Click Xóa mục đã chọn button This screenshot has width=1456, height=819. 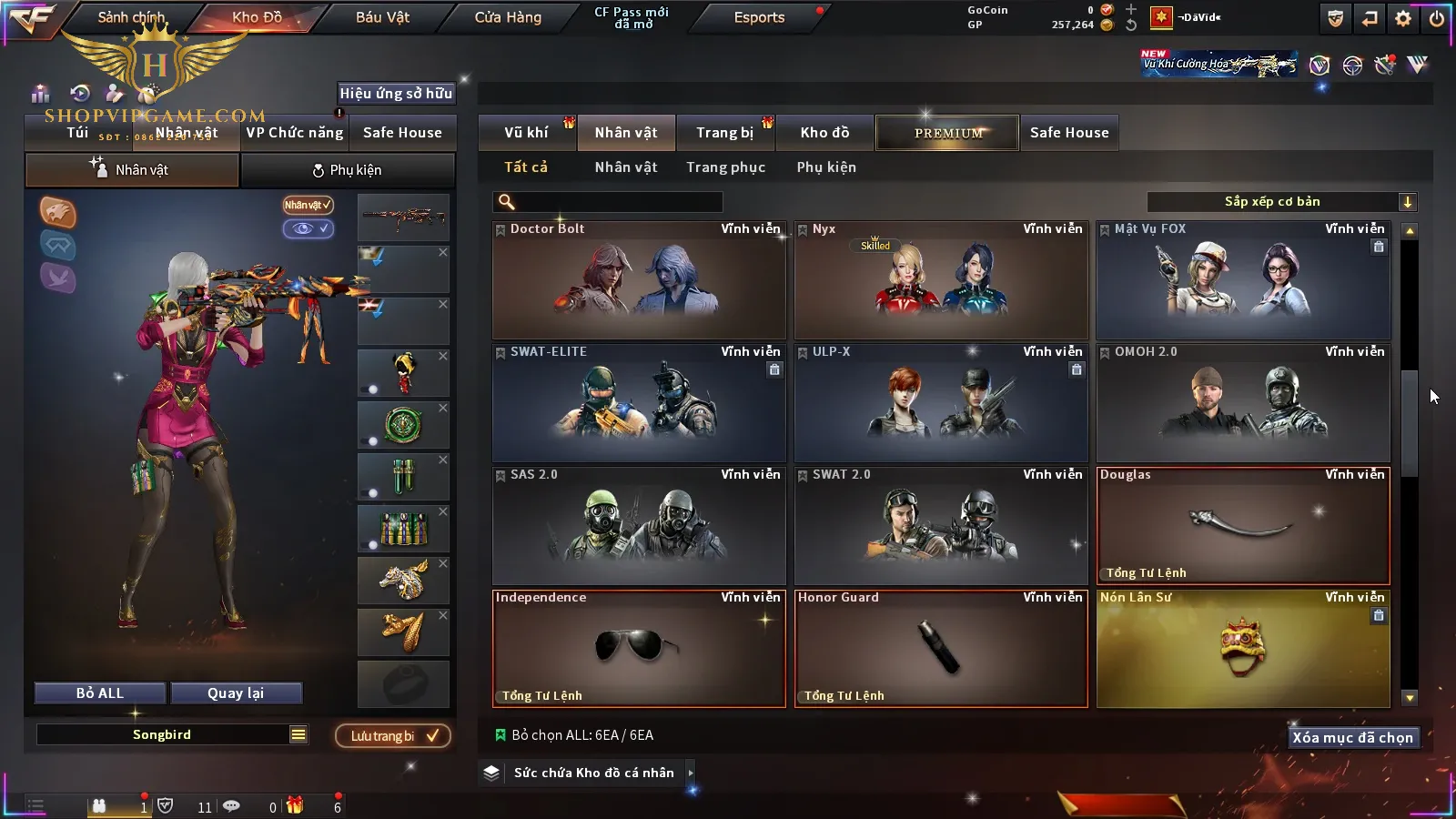[1352, 738]
